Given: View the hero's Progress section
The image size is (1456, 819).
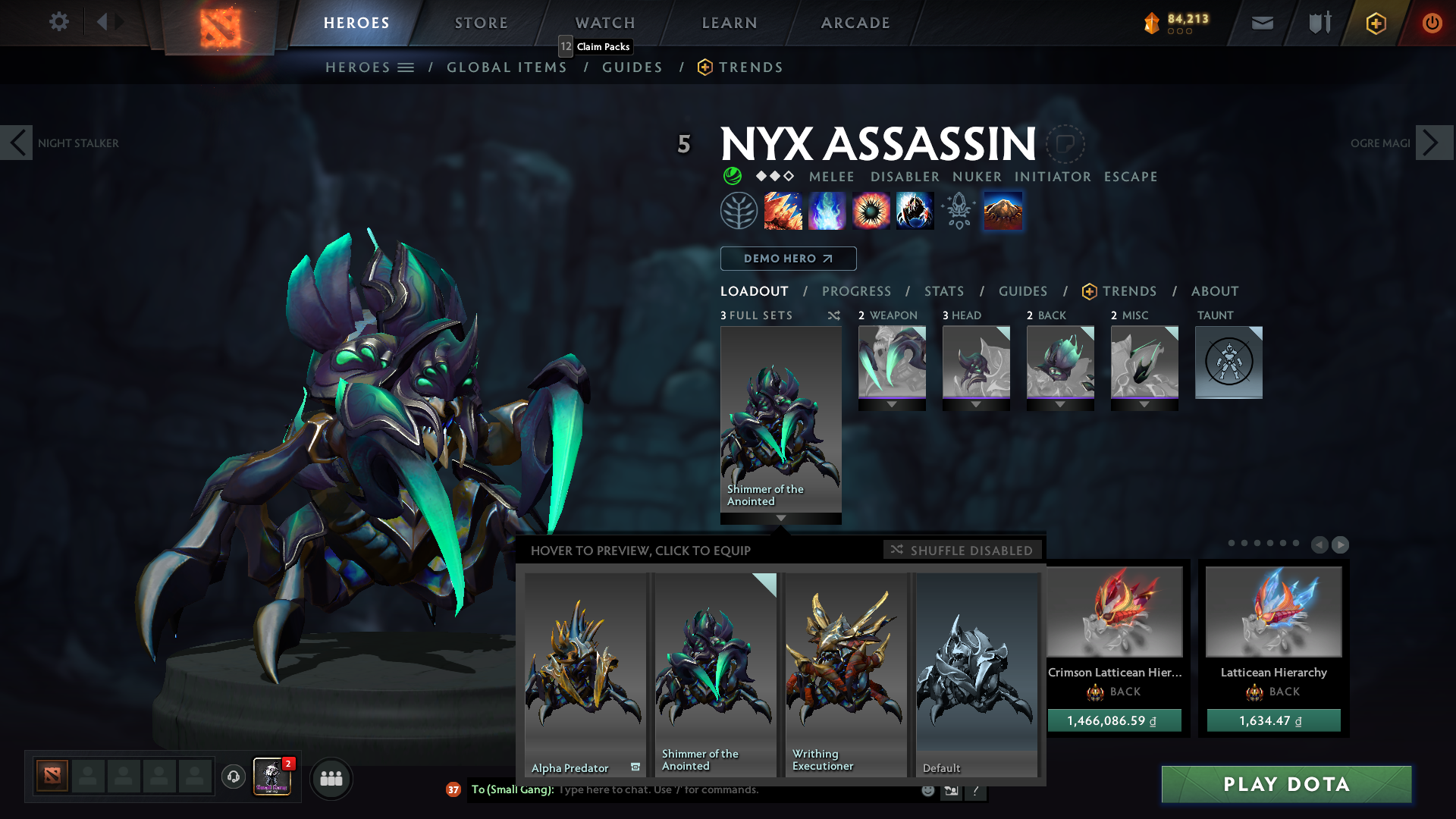Looking at the screenshot, I should (x=856, y=291).
